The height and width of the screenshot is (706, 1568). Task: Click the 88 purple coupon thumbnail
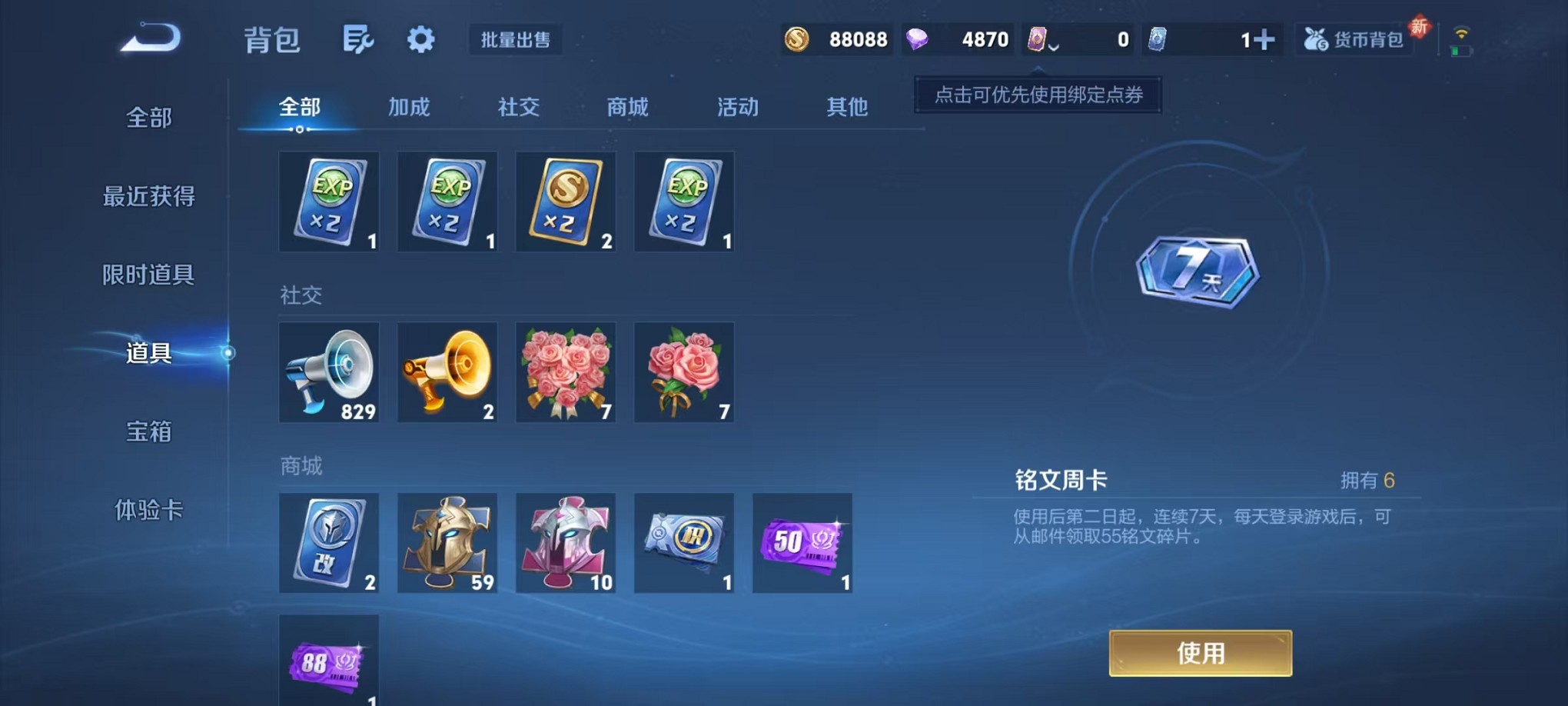[x=329, y=663]
